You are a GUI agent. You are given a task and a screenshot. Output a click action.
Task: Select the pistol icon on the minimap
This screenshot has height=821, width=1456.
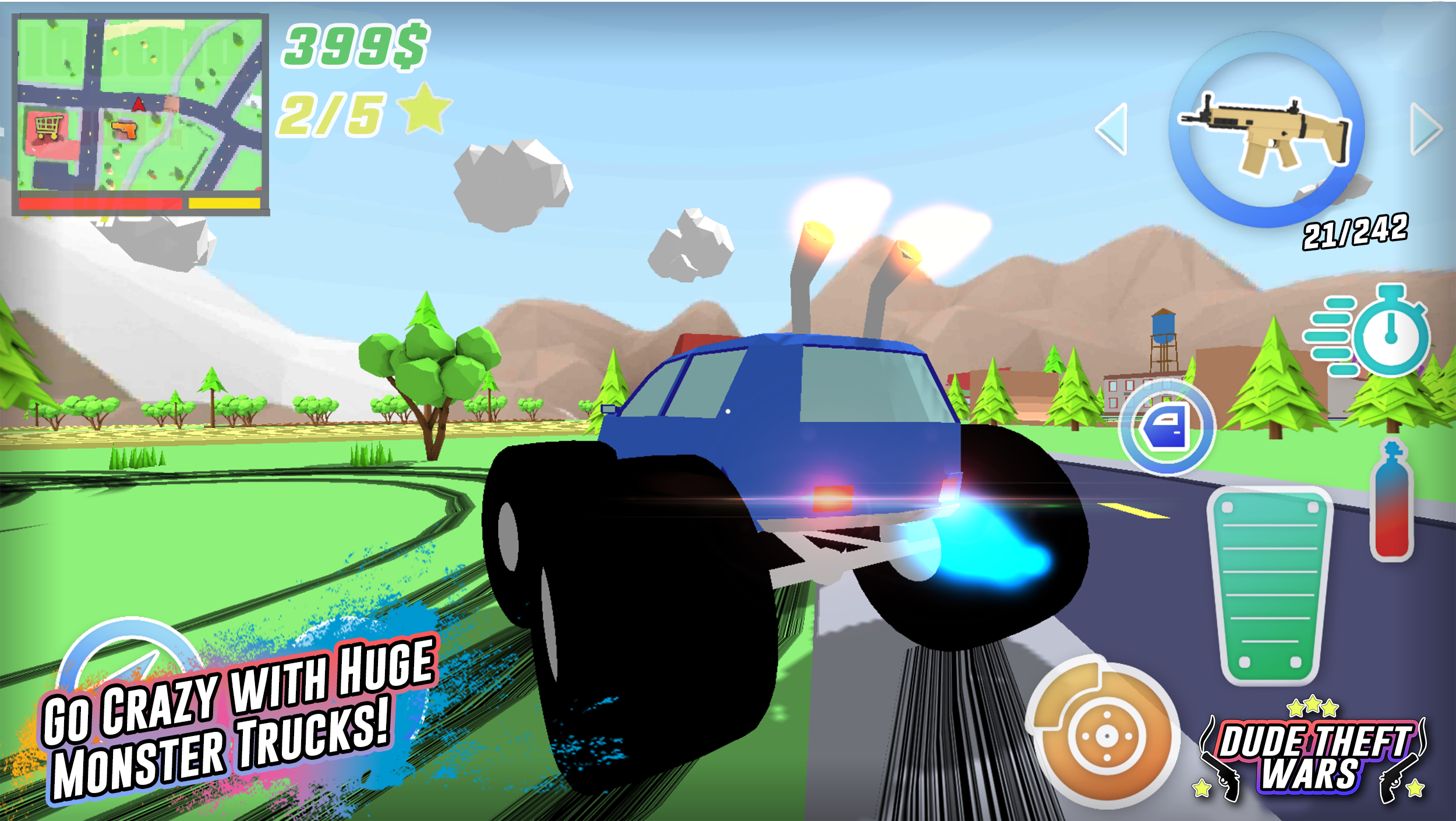click(x=125, y=131)
